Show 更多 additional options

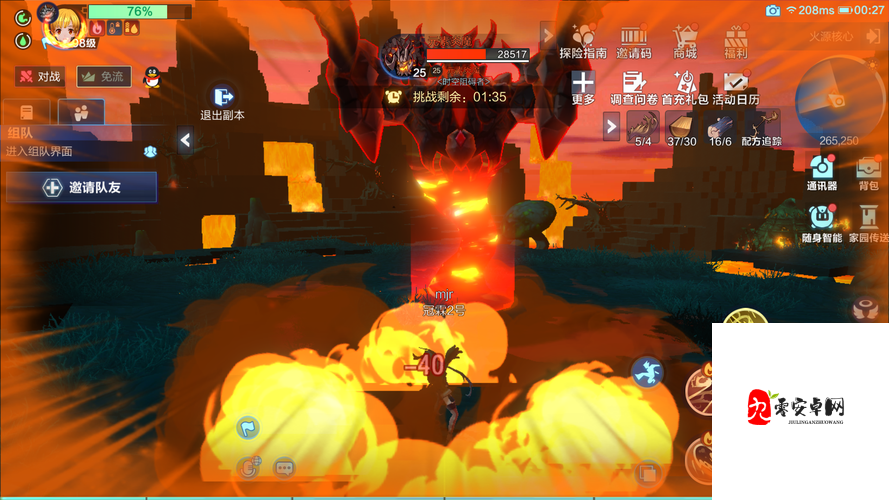pos(583,88)
